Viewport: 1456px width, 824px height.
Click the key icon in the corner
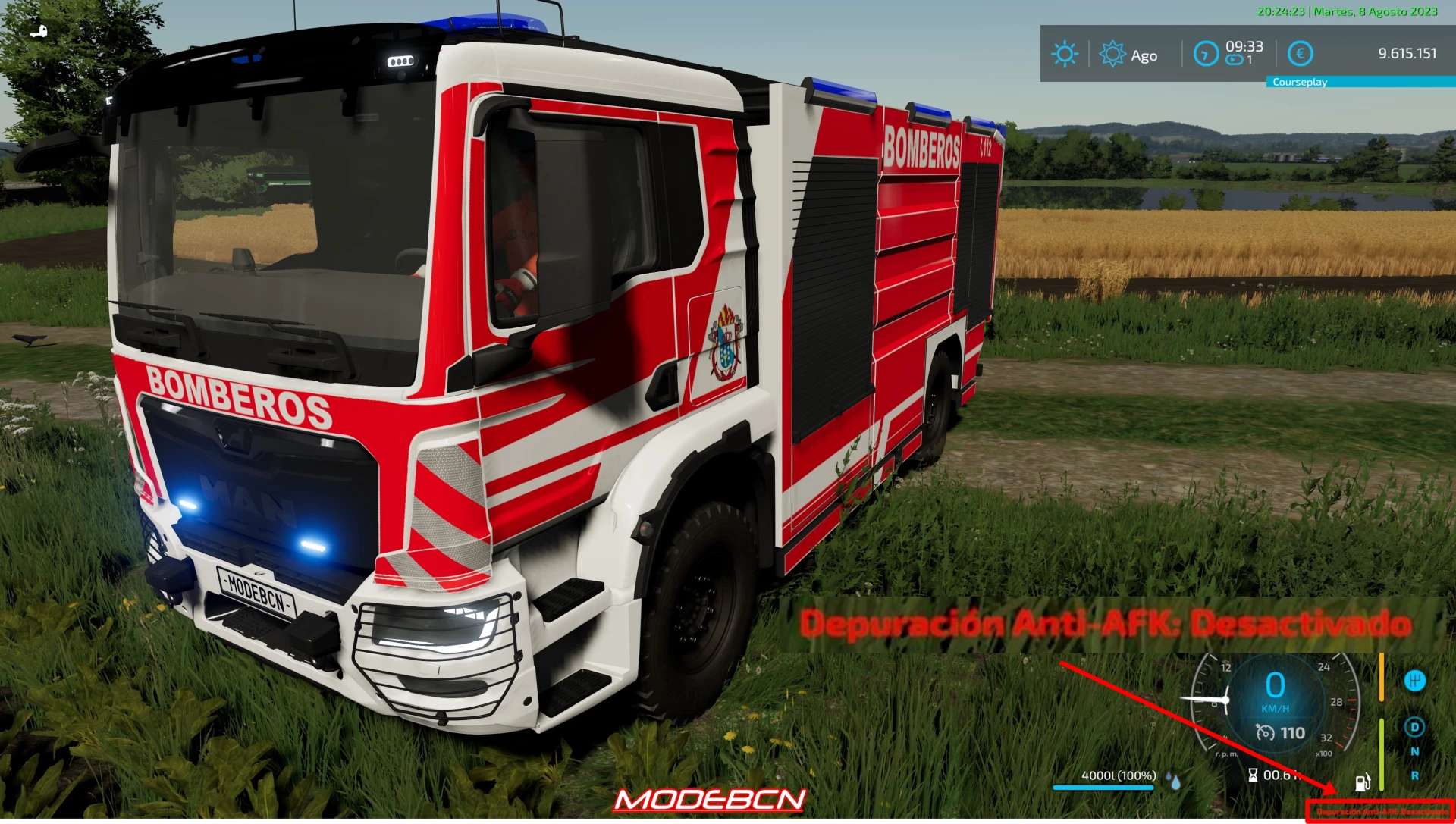[39, 32]
